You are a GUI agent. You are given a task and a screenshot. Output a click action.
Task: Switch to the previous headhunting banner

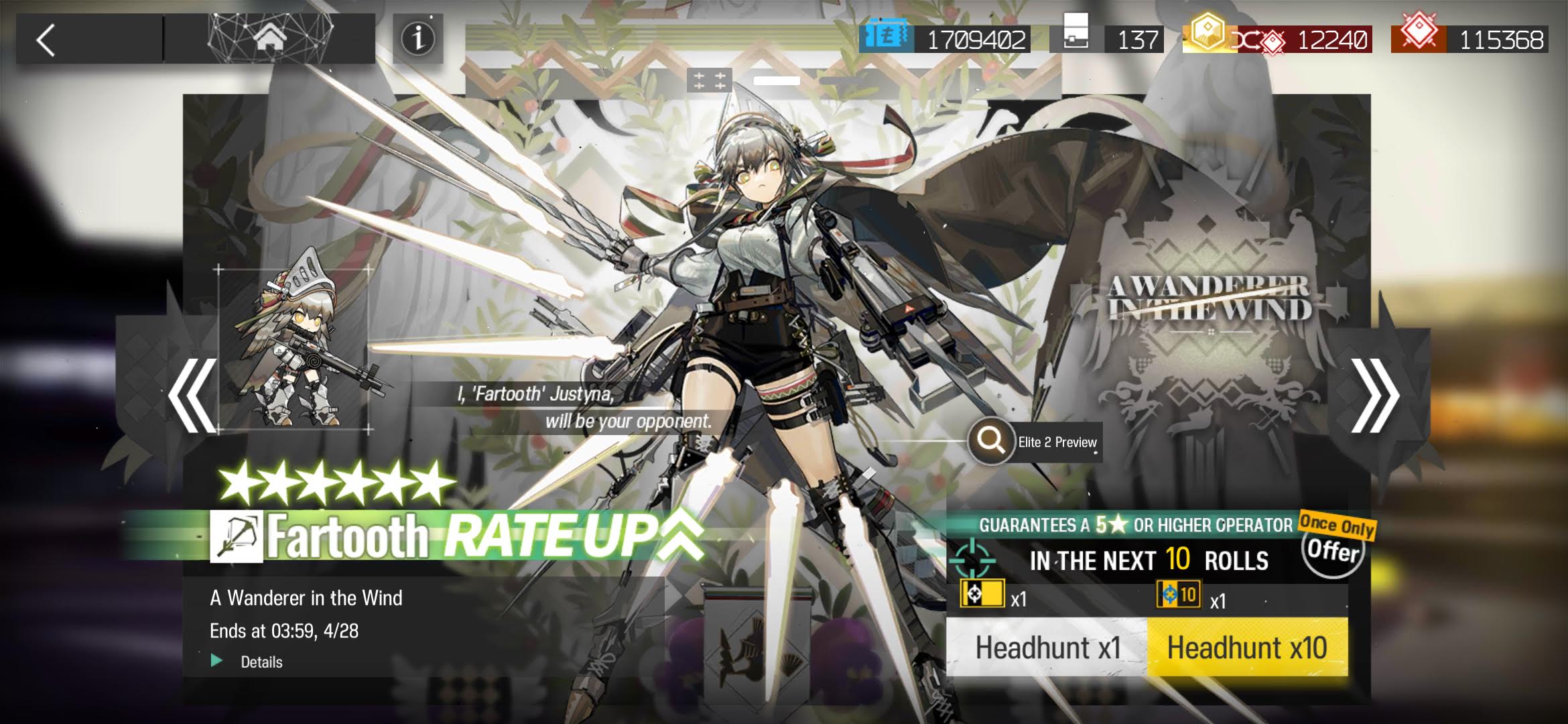pos(192,396)
